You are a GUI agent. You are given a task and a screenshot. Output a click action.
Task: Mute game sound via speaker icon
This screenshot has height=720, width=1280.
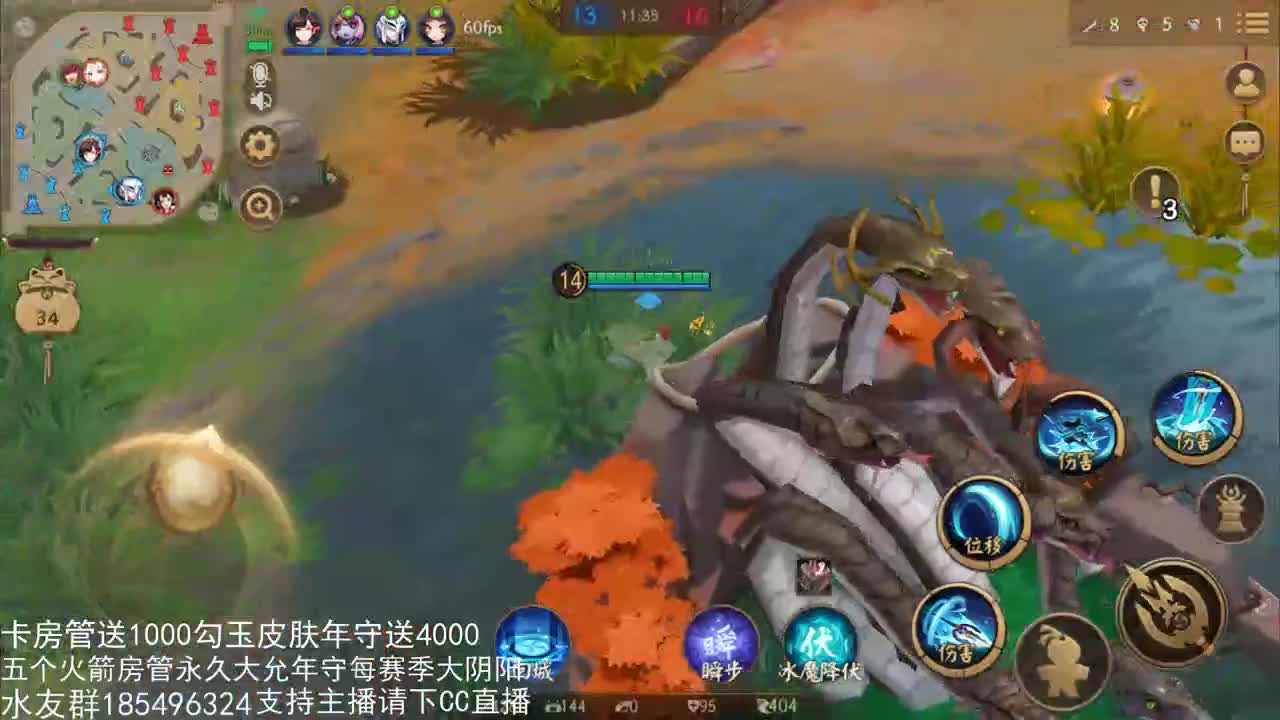click(x=260, y=102)
